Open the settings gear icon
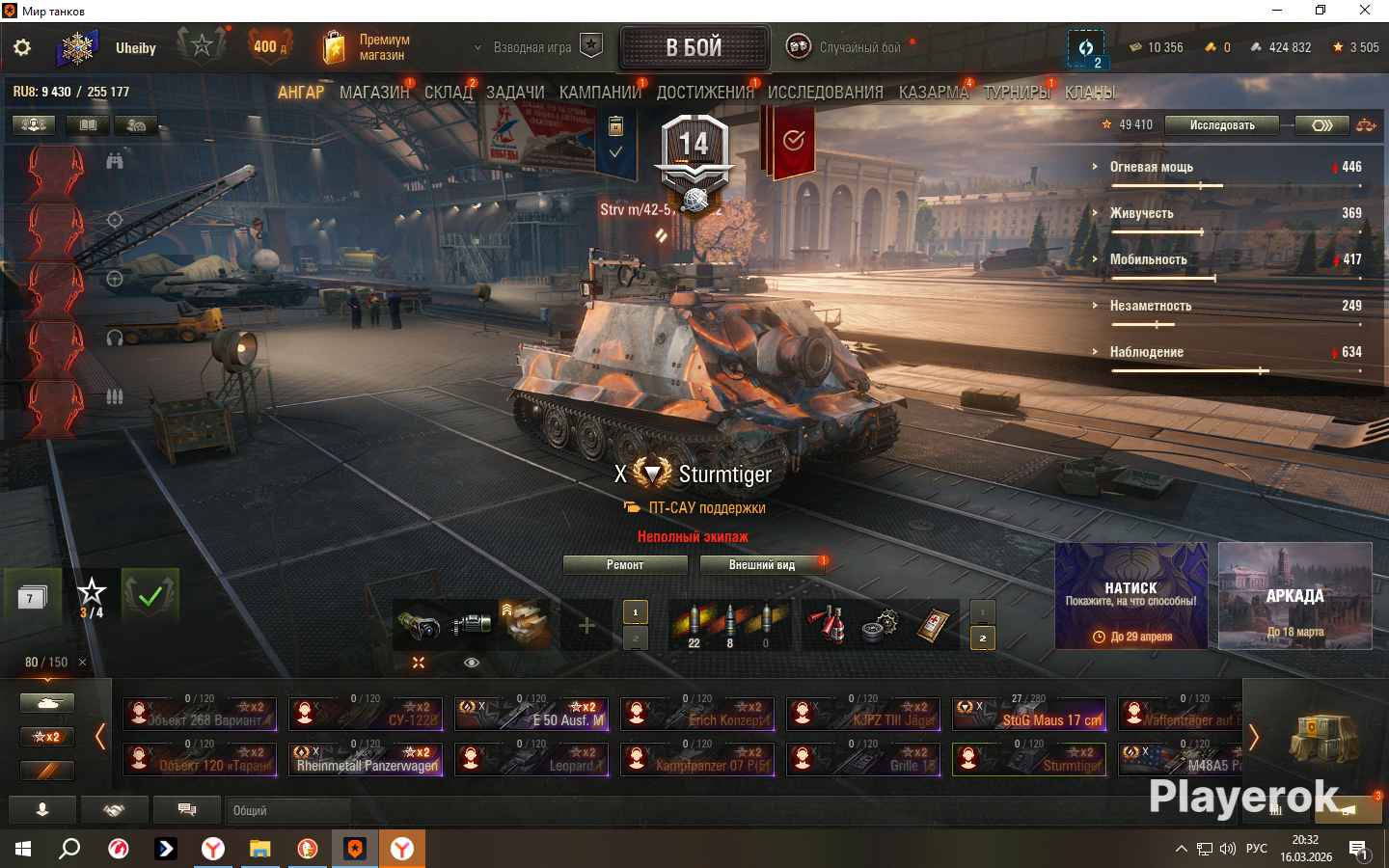This screenshot has height=868, width=1389. pyautogui.click(x=22, y=47)
